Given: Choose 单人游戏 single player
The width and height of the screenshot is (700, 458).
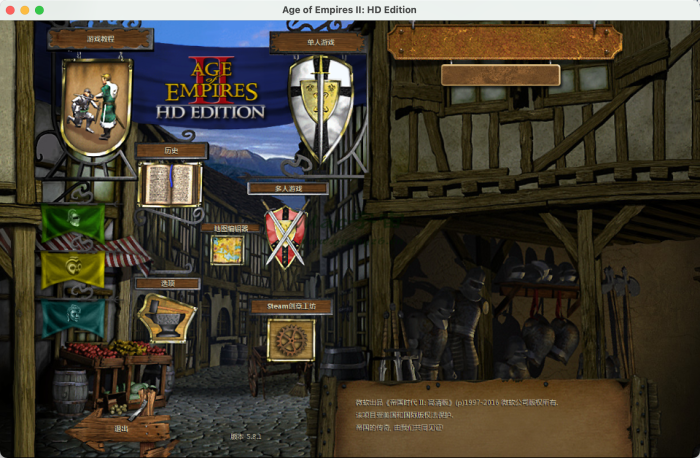Looking at the screenshot, I should [316, 42].
